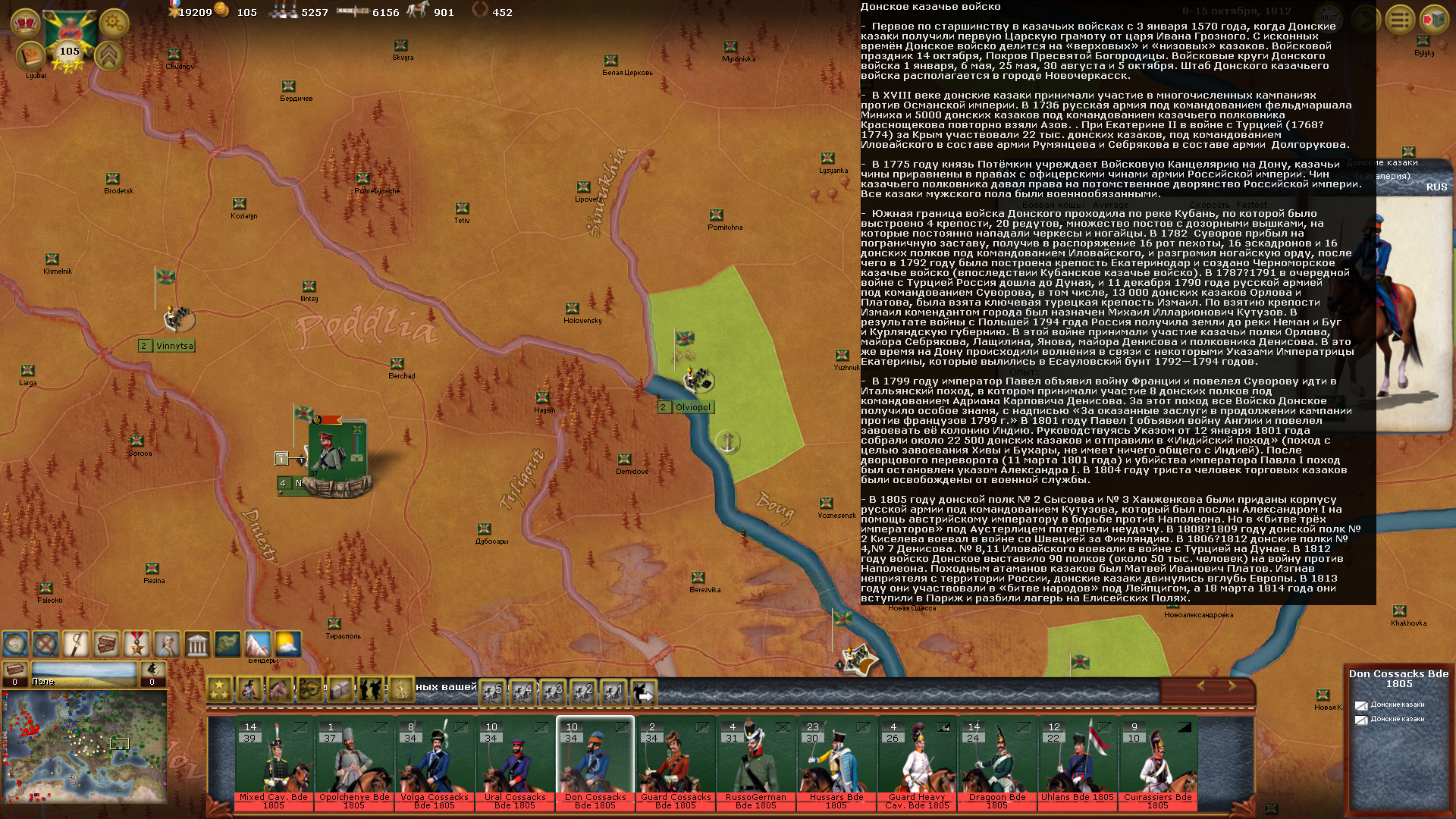This screenshot has height=819, width=1456.
Task: Select the Uhlans Bde 1805 card
Action: 1077,762
